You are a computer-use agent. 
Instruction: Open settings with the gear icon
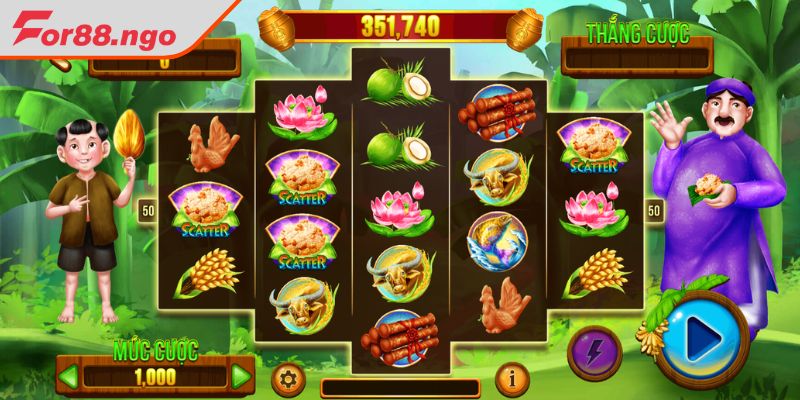click(x=288, y=380)
